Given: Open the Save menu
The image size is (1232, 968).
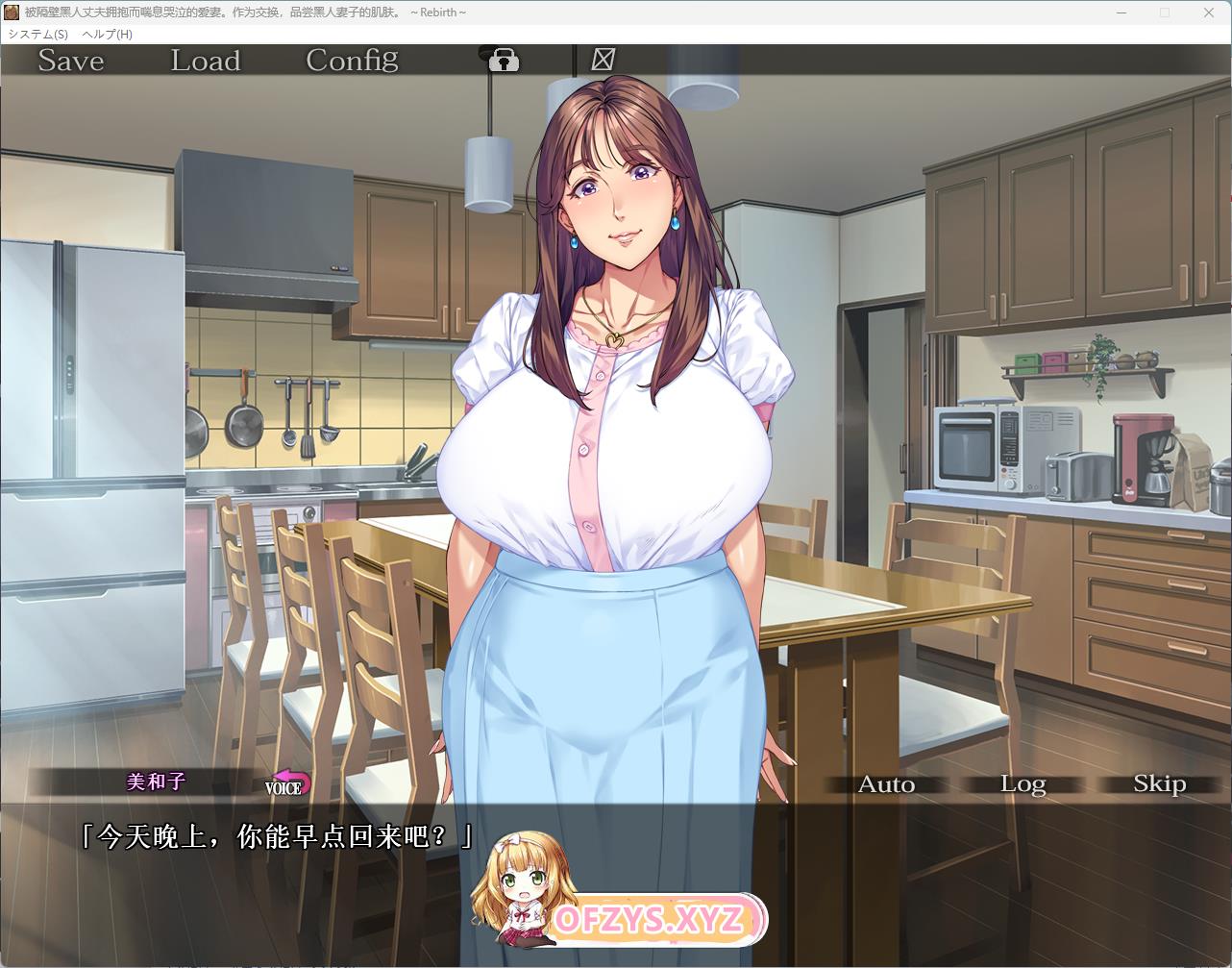Looking at the screenshot, I should [70, 61].
